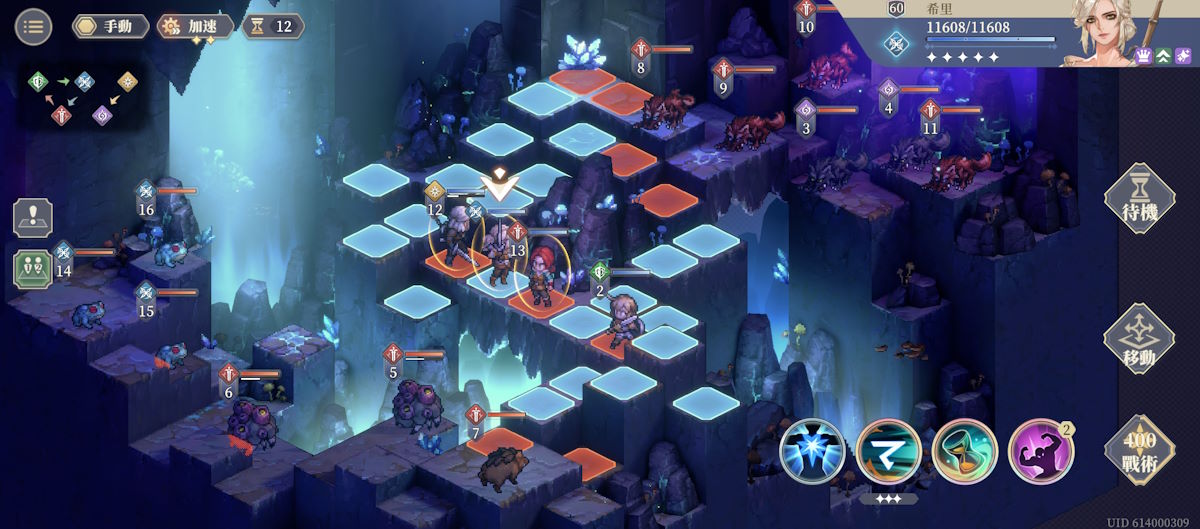Toggle the green turn-order numbers button
This screenshot has width=1200, height=529.
point(32,269)
